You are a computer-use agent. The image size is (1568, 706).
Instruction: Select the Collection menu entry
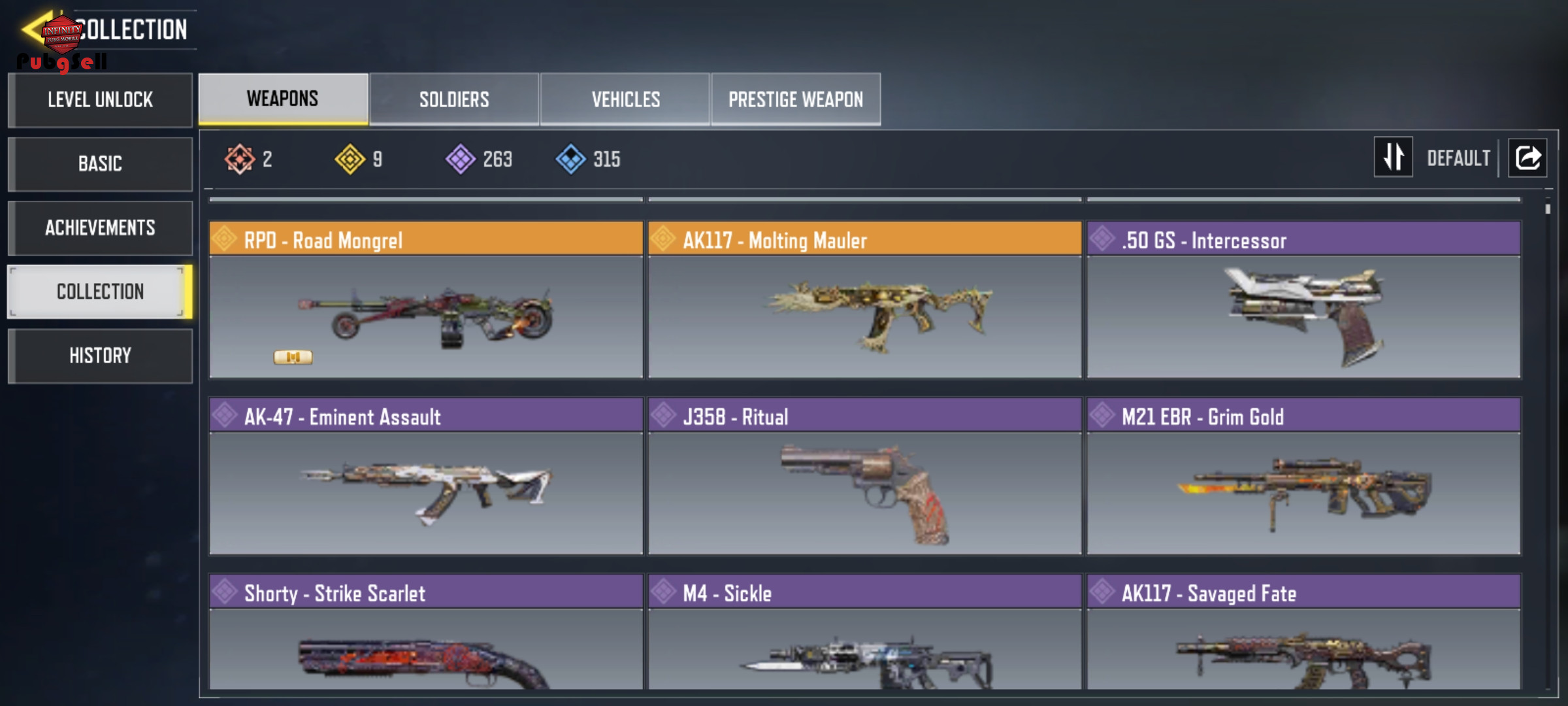[100, 292]
